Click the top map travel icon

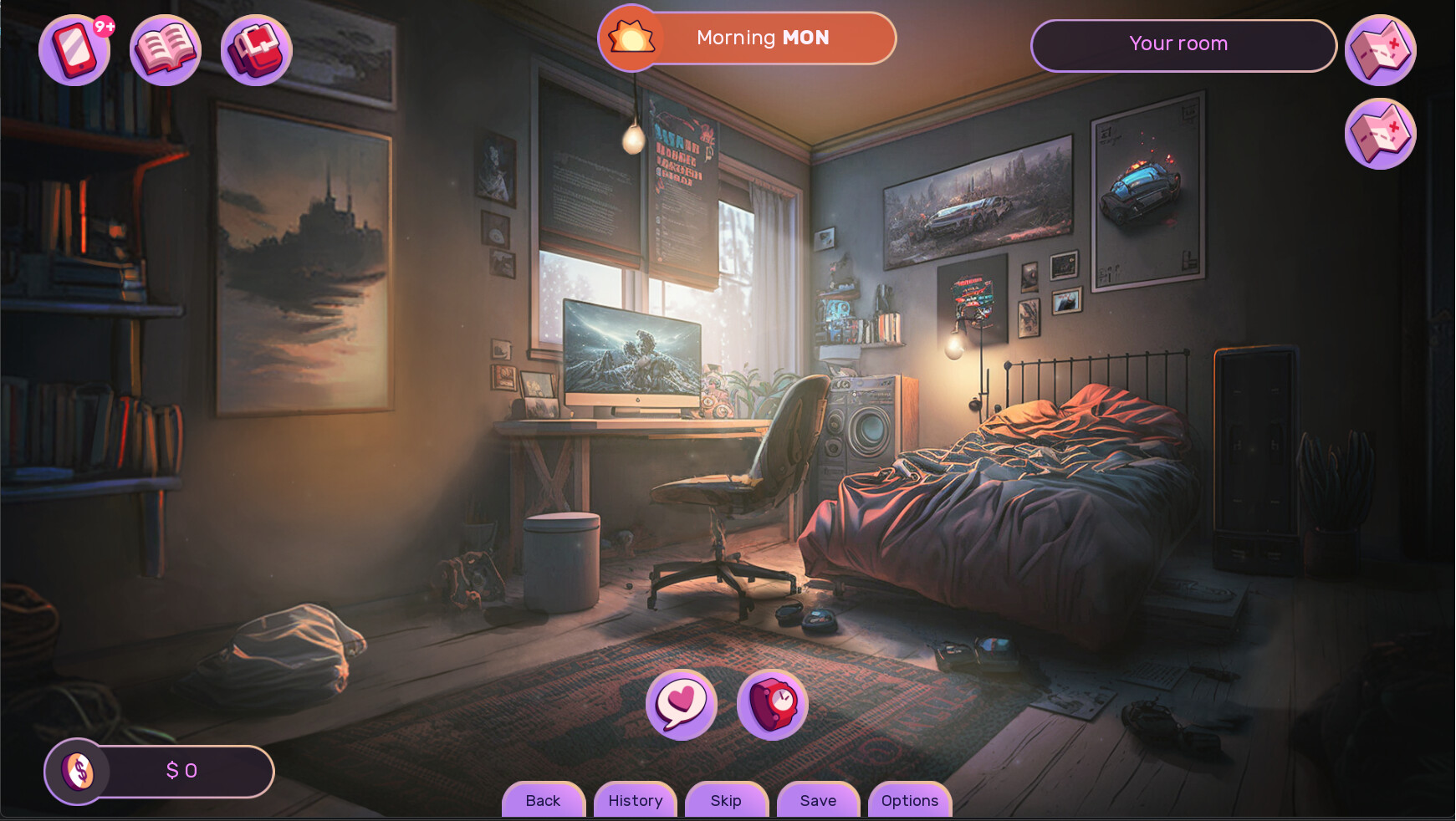pos(1380,48)
